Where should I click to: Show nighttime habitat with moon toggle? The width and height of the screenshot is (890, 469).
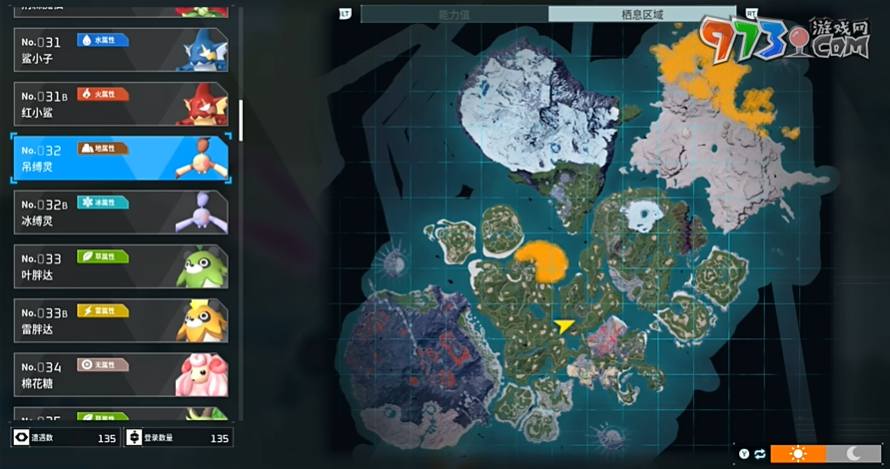pos(854,453)
